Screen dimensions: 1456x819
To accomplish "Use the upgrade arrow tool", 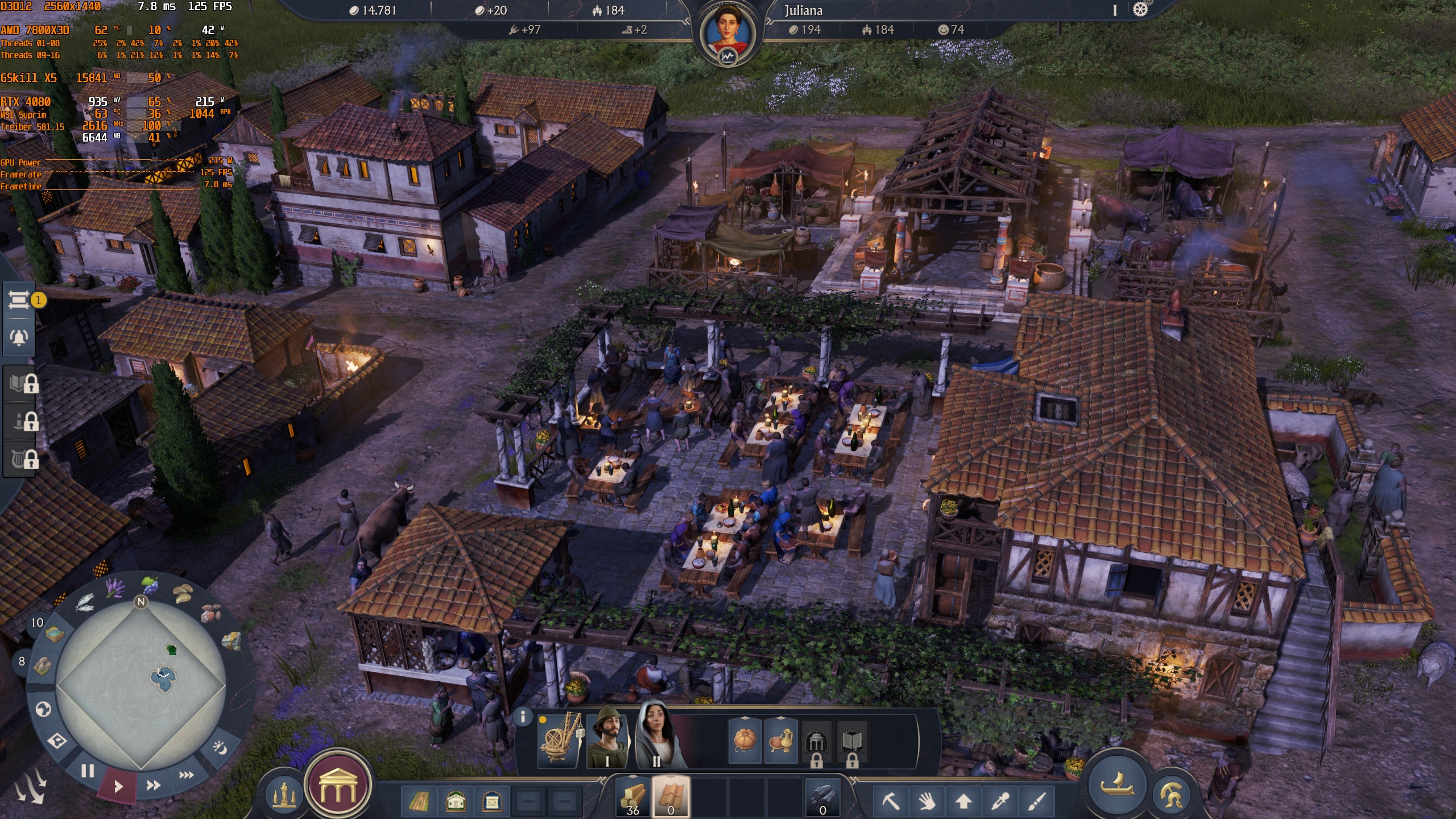I will pos(963,801).
